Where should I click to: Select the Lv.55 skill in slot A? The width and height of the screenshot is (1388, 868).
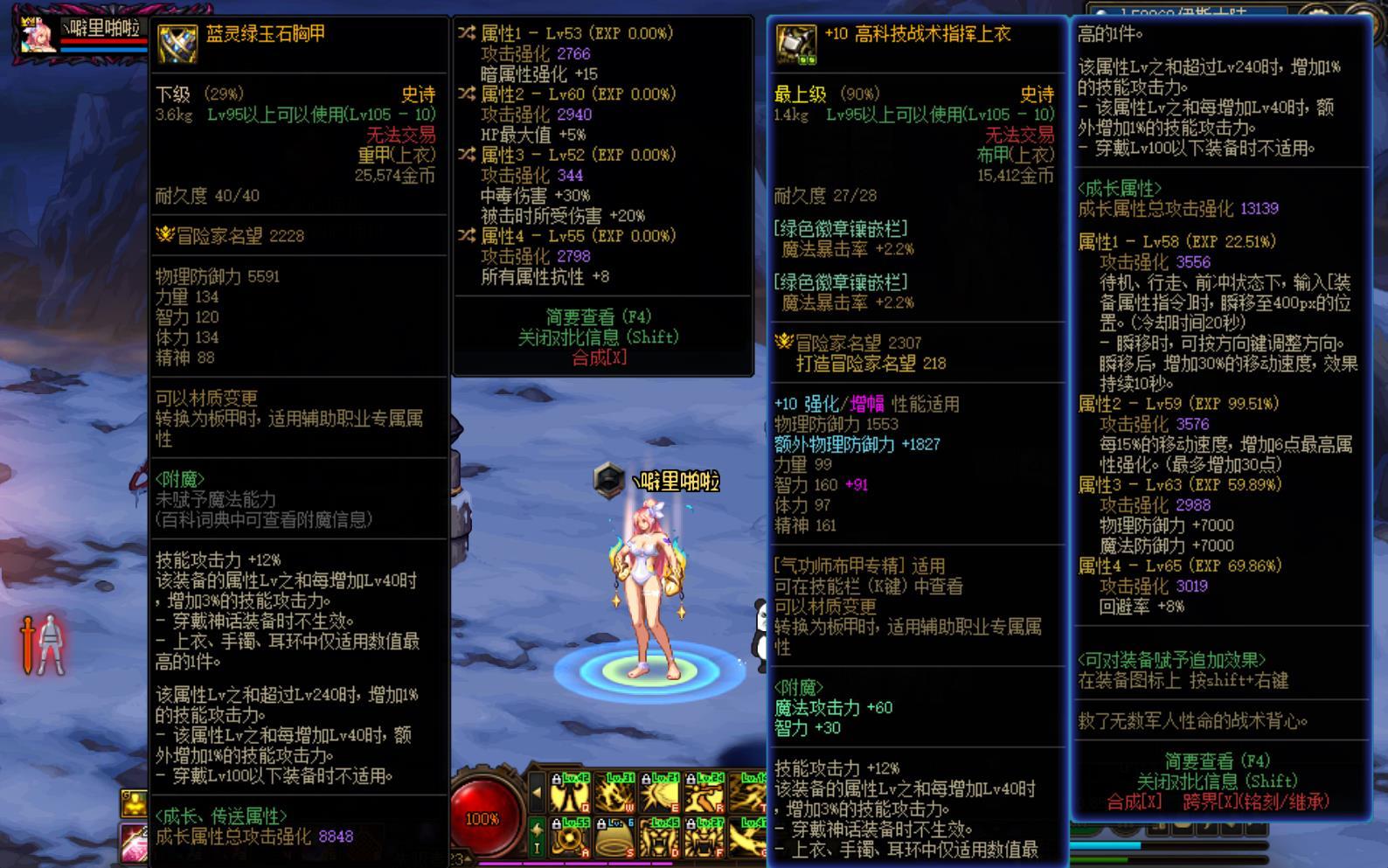tap(570, 838)
